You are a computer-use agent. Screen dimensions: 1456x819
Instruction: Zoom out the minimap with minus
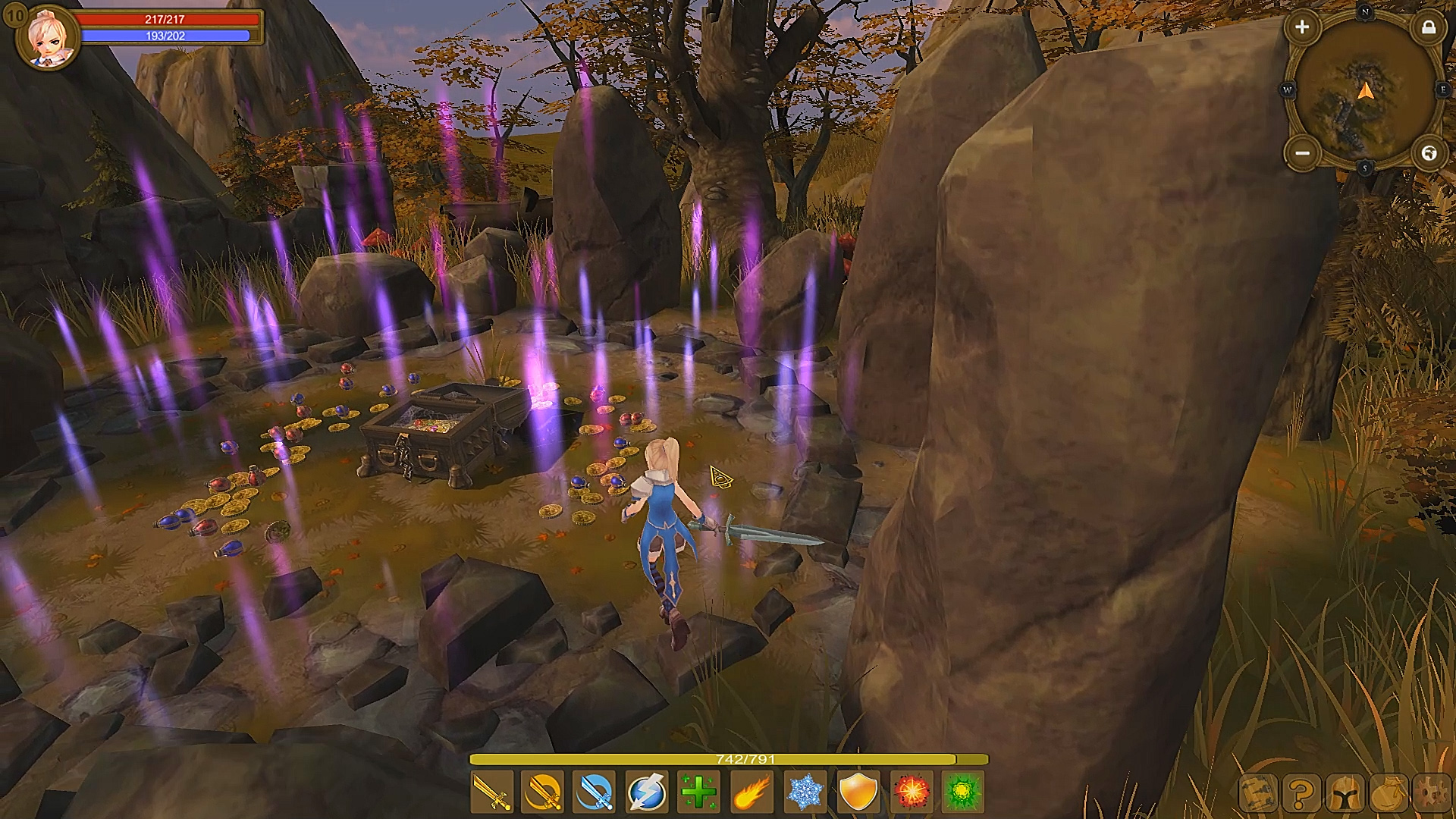1303,153
